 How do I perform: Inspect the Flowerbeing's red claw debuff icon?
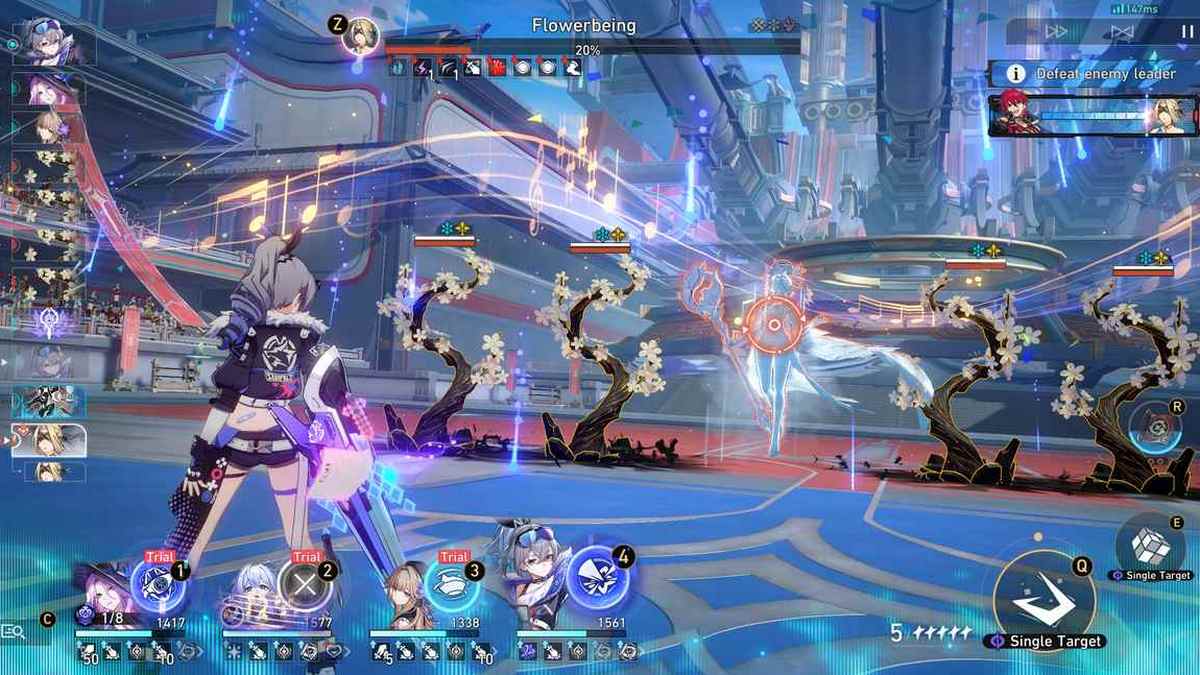(496, 67)
